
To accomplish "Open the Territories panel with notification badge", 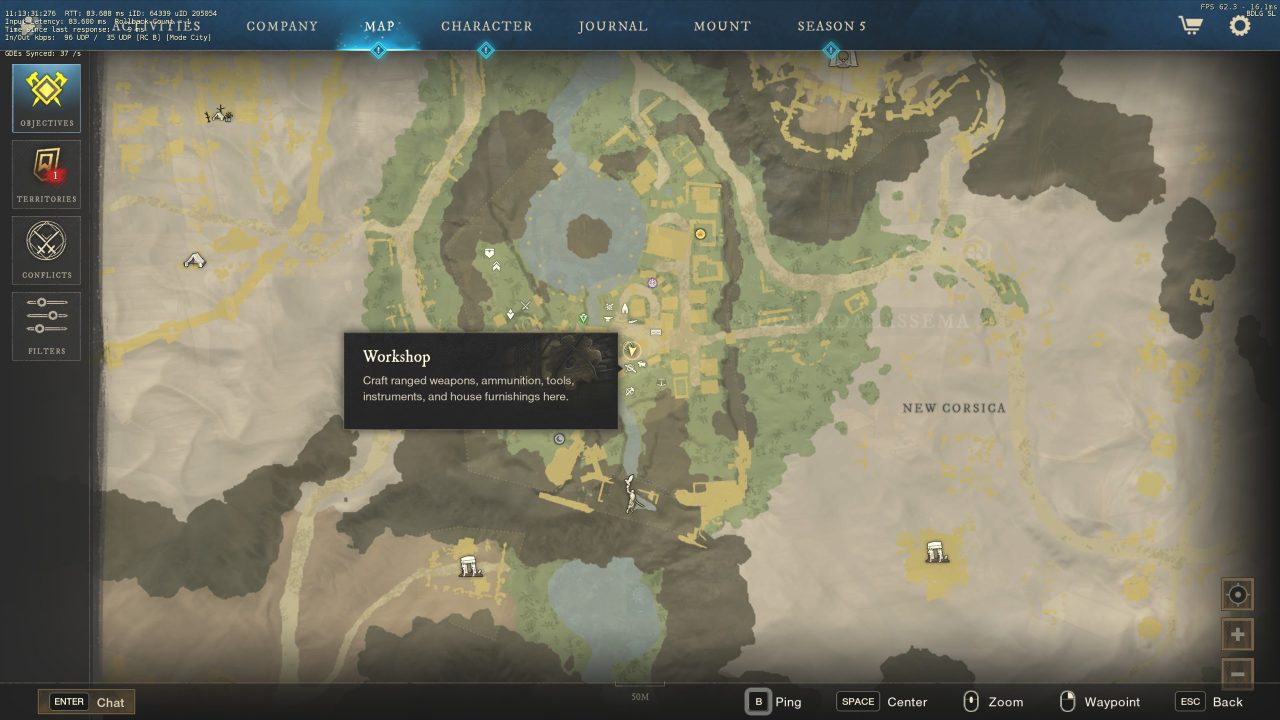I will tap(46, 173).
